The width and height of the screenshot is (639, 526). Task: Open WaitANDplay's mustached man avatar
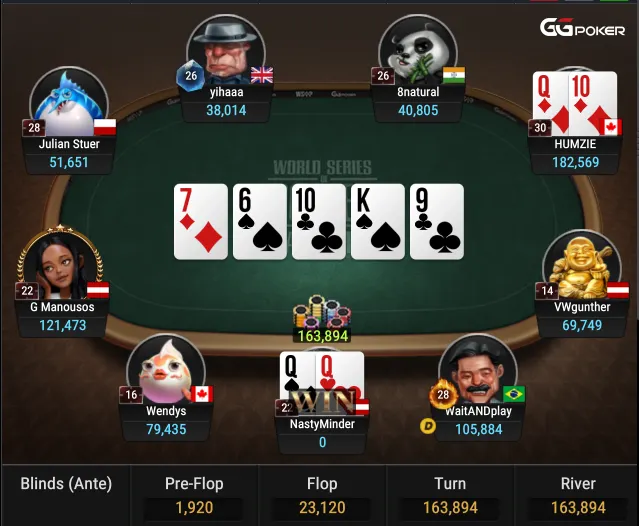[x=477, y=369]
